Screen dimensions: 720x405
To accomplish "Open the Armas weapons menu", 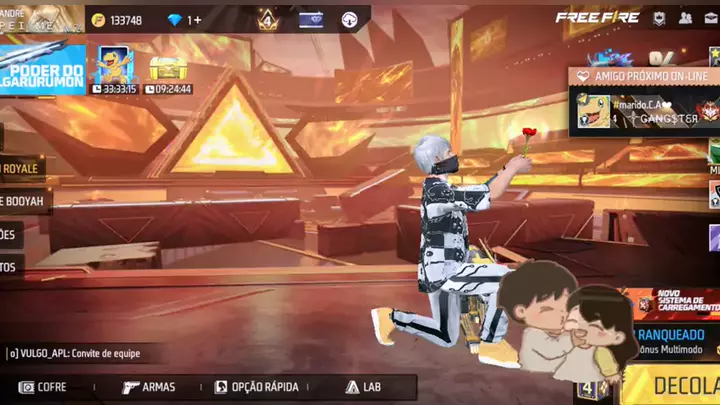I will tap(149, 387).
